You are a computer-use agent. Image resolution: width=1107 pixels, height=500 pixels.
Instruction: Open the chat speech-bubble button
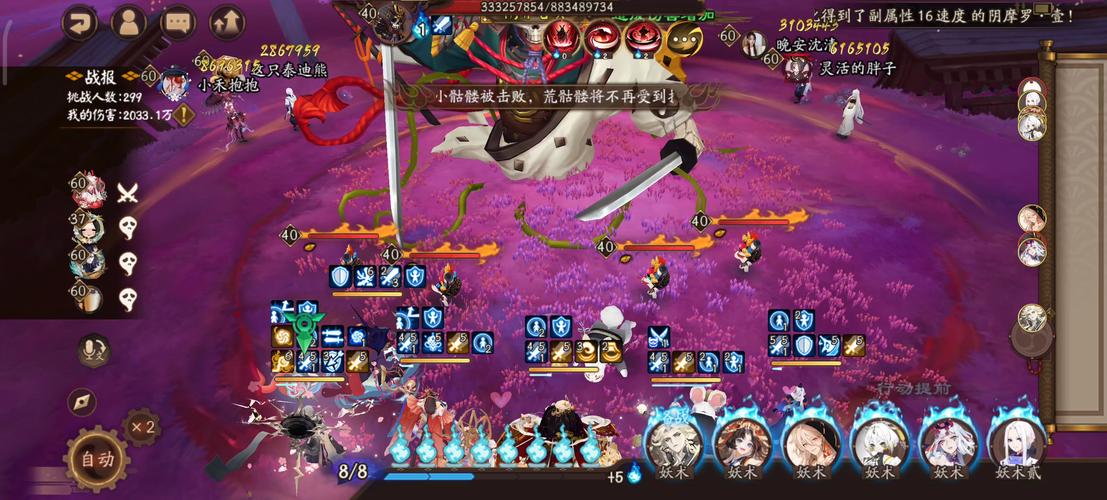click(x=178, y=21)
